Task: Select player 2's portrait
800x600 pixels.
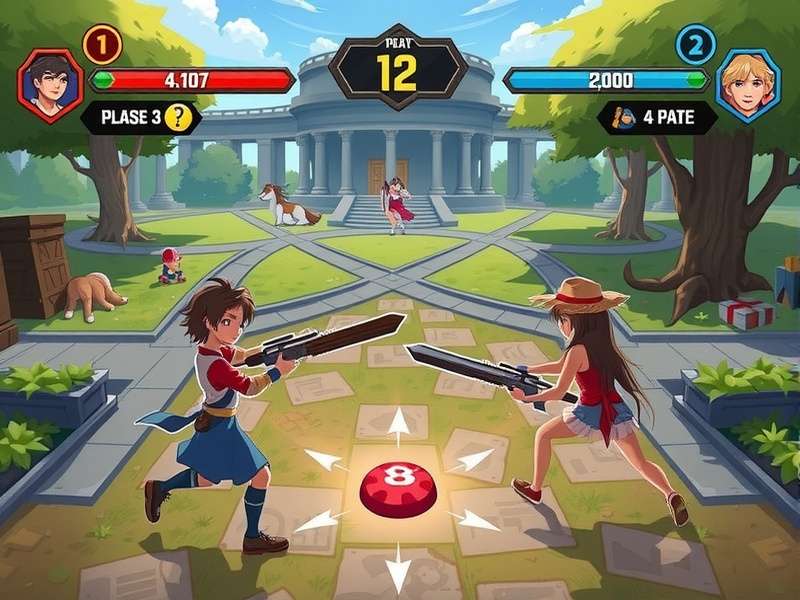Action: tap(748, 86)
